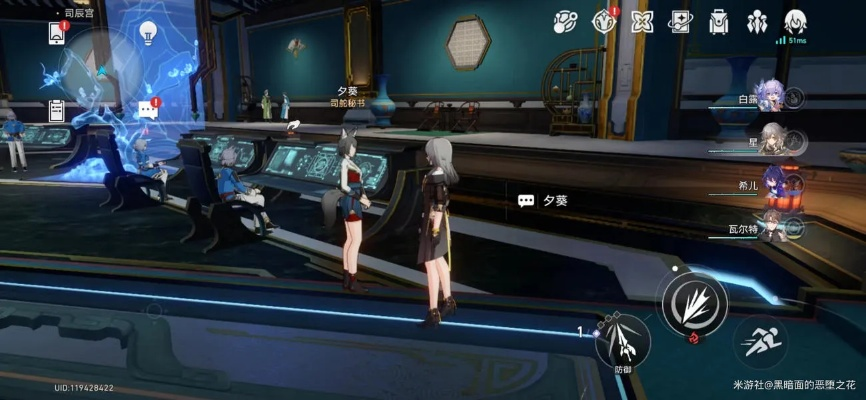
Task: Open the team lineup icon
Action: [757, 21]
